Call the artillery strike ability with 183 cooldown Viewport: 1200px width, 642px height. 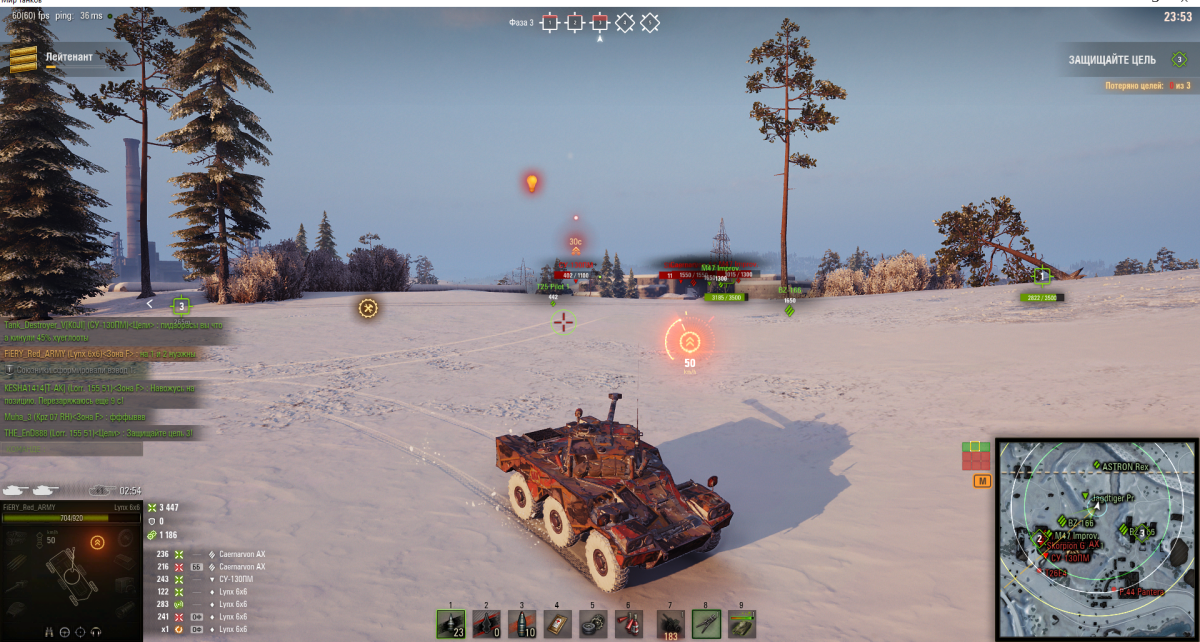point(670,624)
